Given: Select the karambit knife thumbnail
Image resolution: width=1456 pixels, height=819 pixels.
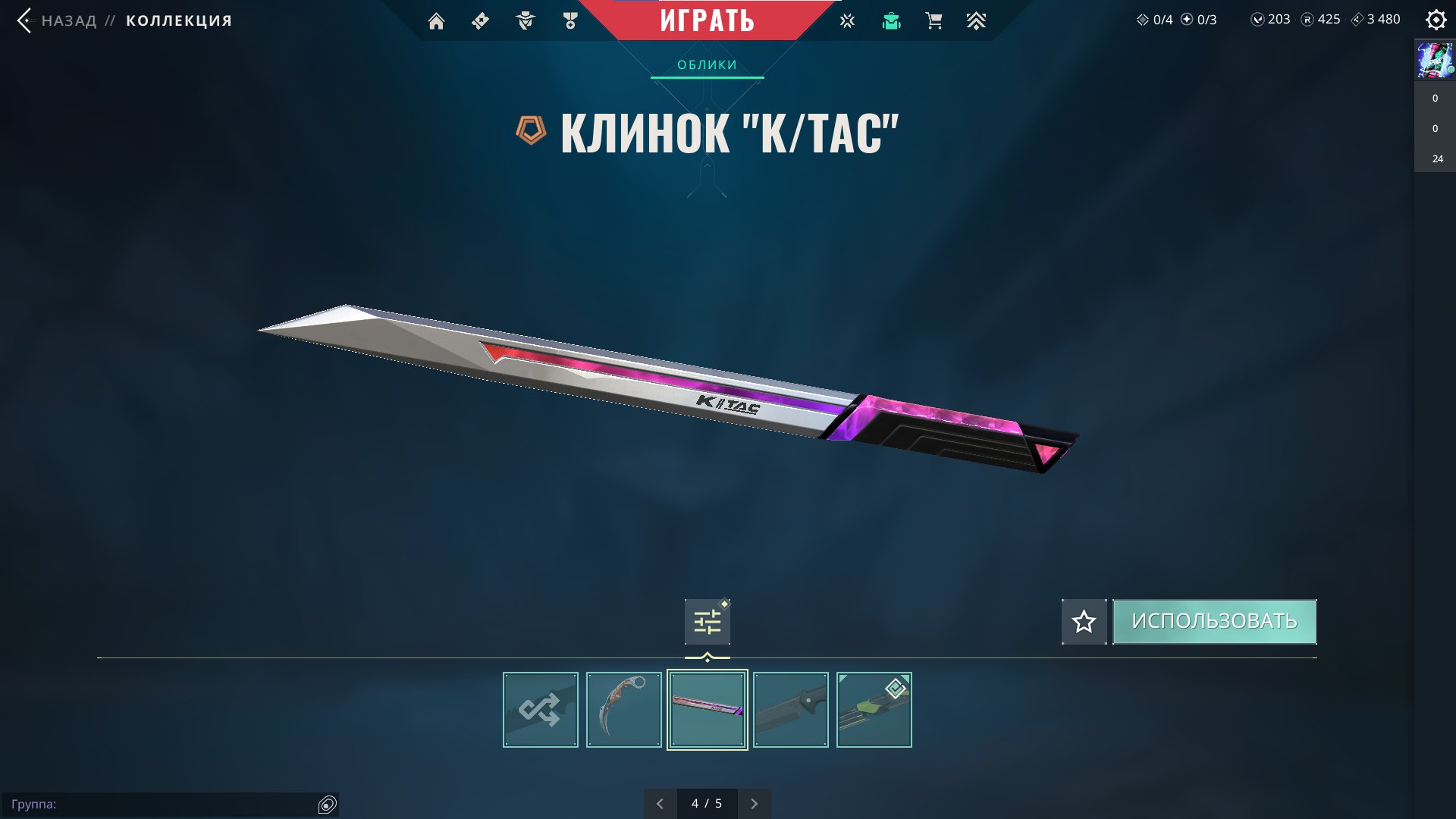Looking at the screenshot, I should tap(624, 710).
